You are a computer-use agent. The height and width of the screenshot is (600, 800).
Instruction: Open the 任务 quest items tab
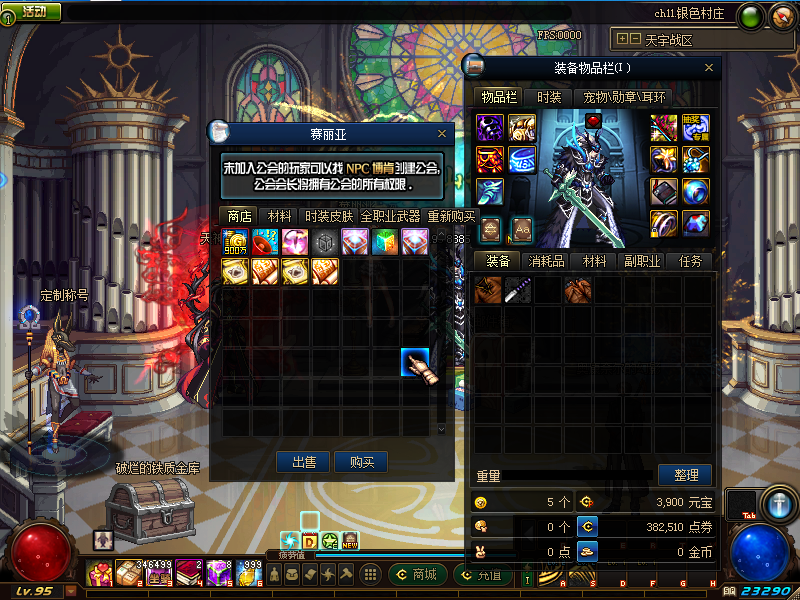click(690, 261)
